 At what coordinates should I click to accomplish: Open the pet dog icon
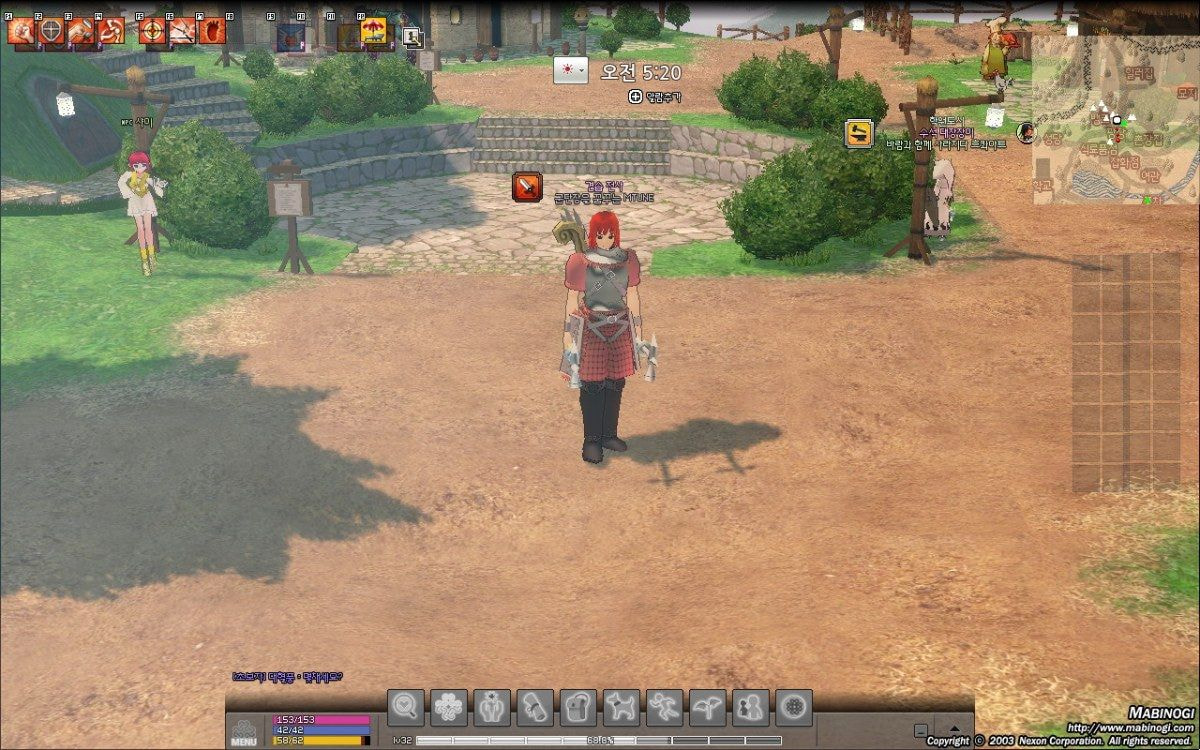coord(622,707)
